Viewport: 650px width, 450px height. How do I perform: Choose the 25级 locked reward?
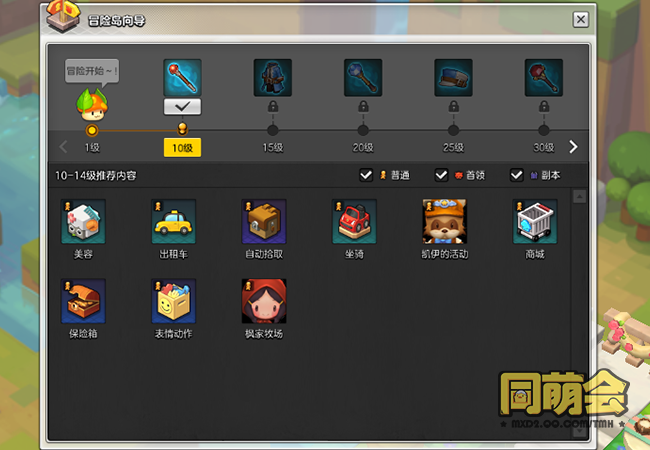pyautogui.click(x=453, y=77)
